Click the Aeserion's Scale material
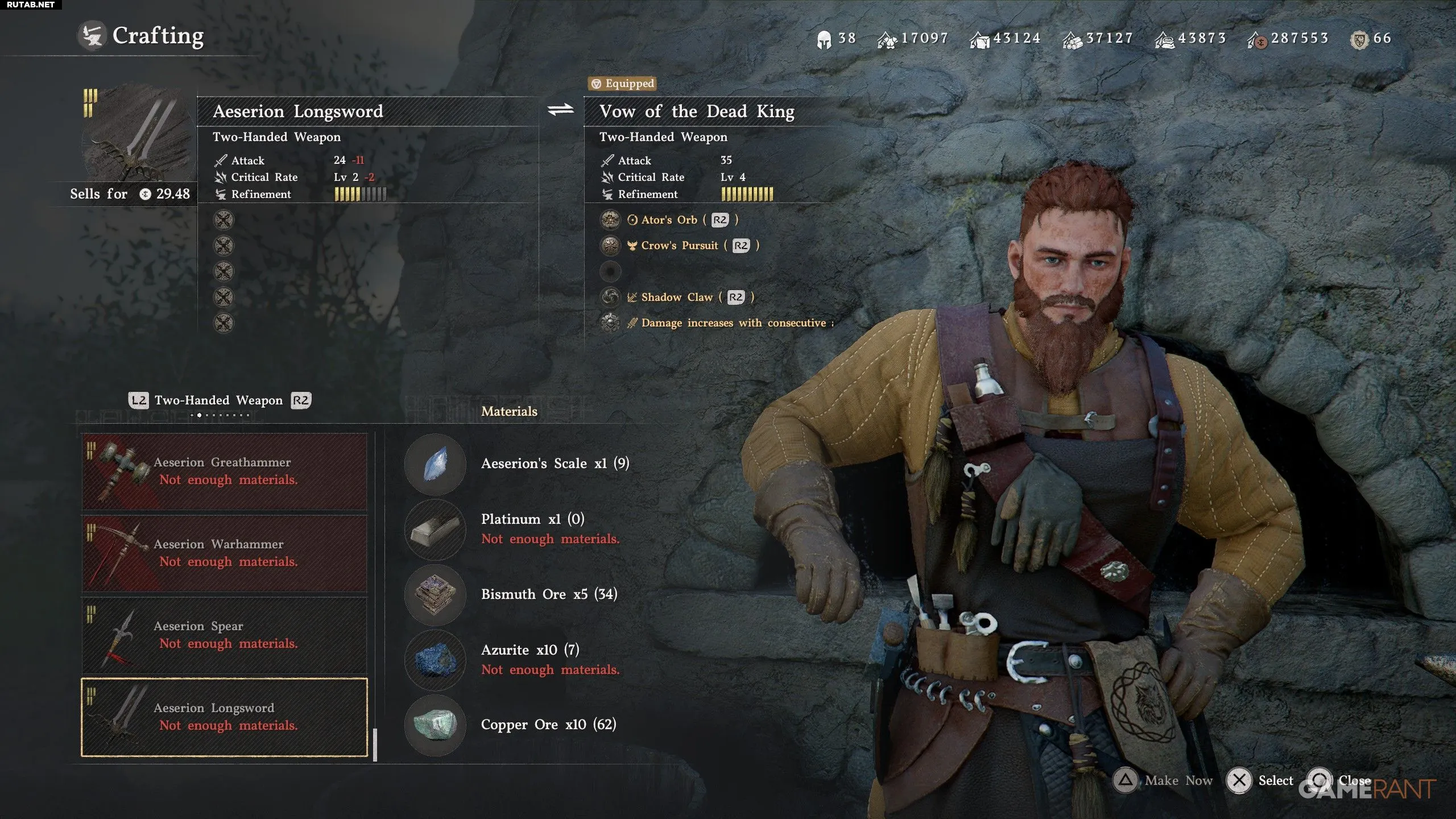This screenshot has width=1456, height=819. click(x=435, y=464)
